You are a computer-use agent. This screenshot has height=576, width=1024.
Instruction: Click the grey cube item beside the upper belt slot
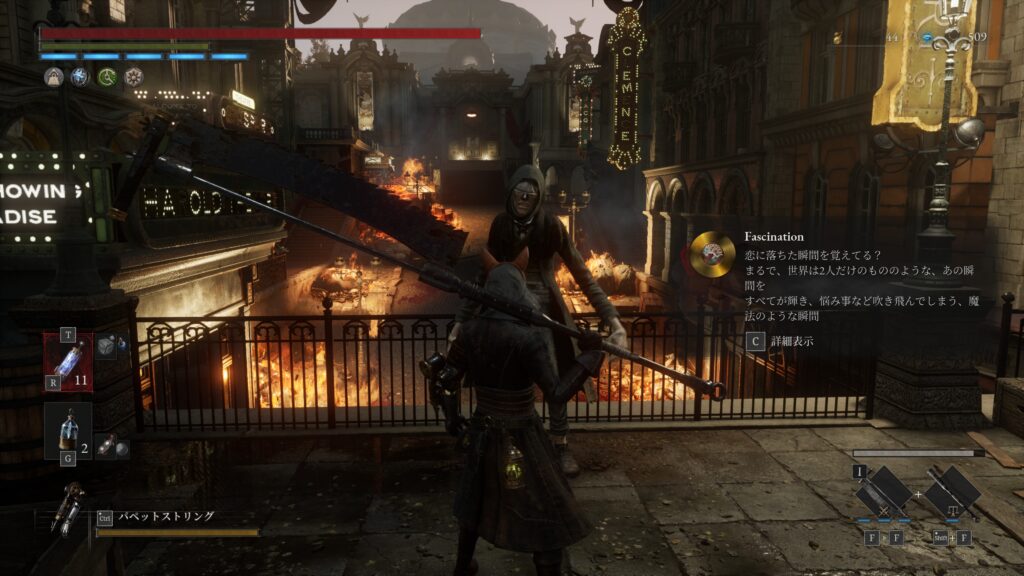point(107,344)
